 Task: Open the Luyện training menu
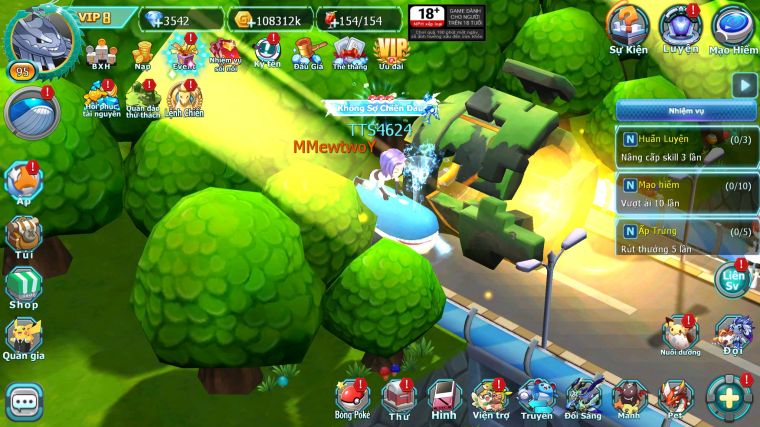point(681,28)
